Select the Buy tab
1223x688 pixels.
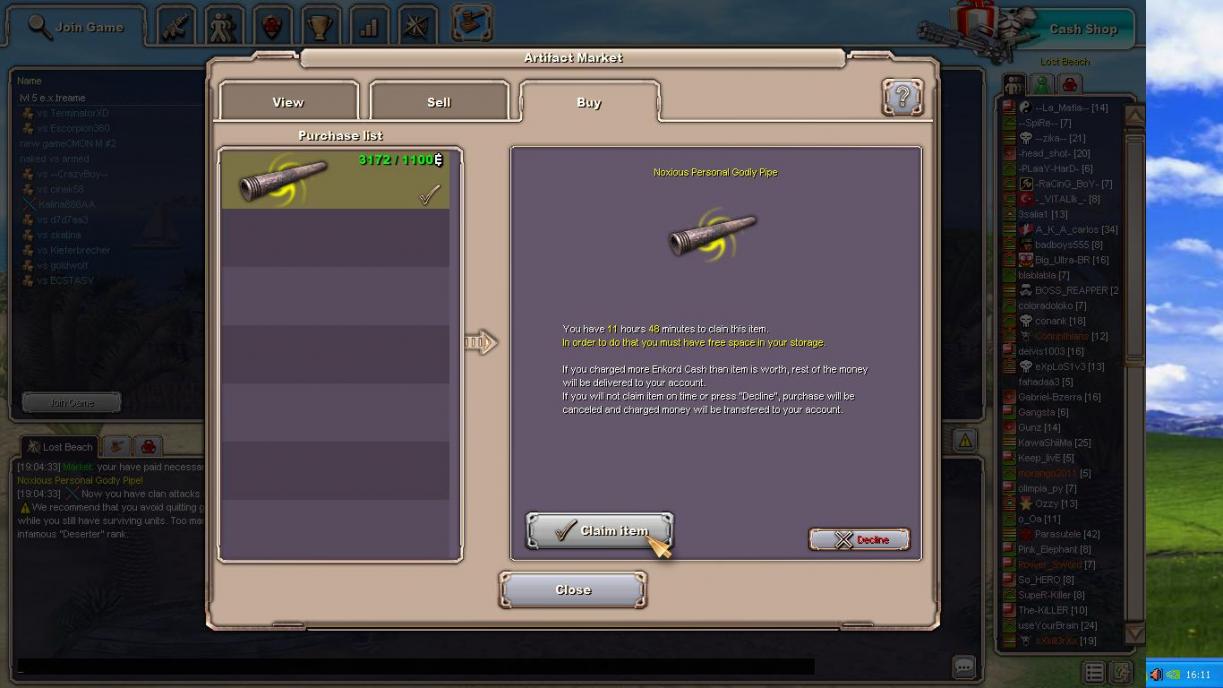589,102
